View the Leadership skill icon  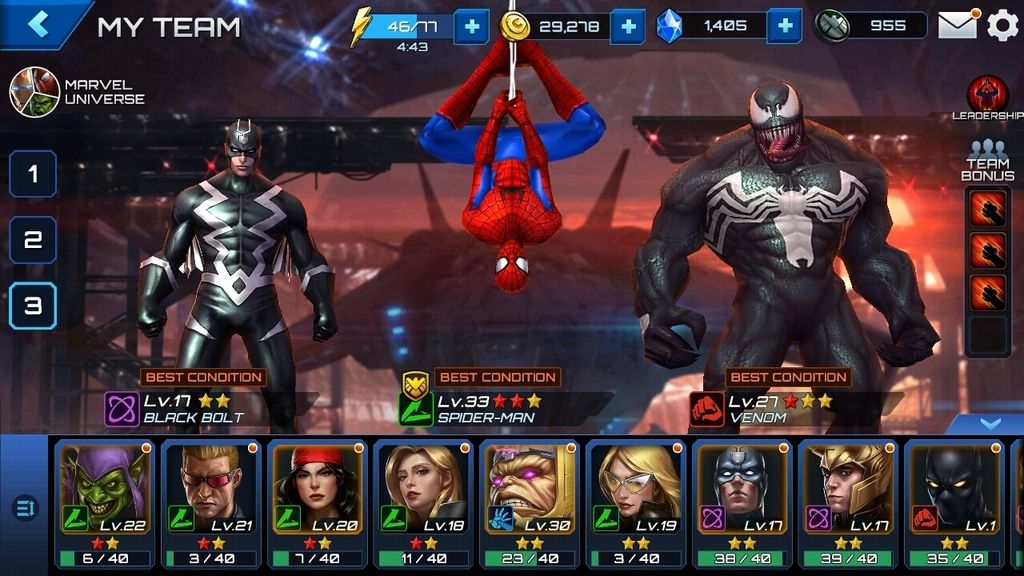coord(987,96)
